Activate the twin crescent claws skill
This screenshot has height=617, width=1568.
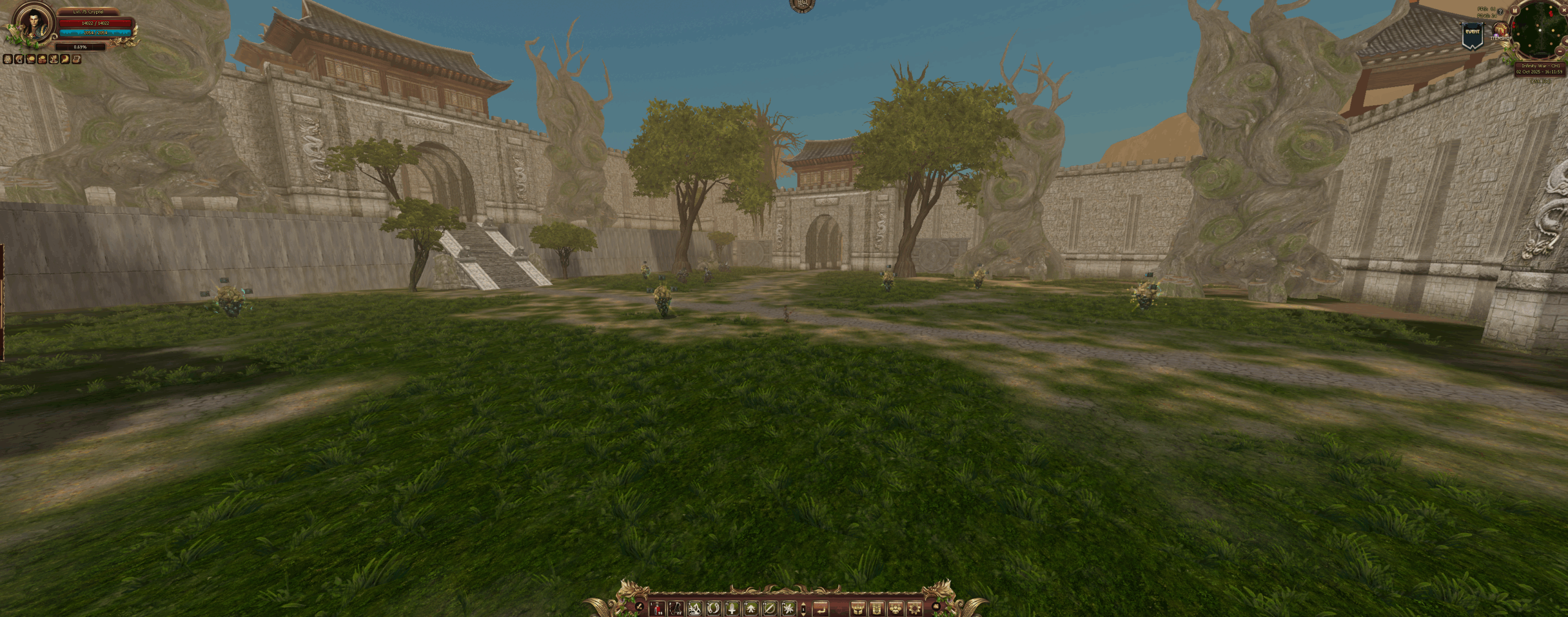(x=713, y=608)
